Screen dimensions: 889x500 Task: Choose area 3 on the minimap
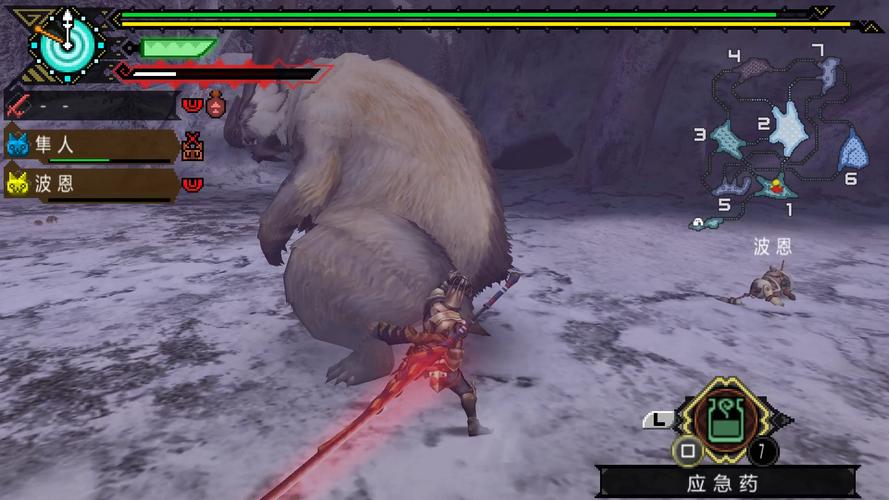(x=728, y=138)
